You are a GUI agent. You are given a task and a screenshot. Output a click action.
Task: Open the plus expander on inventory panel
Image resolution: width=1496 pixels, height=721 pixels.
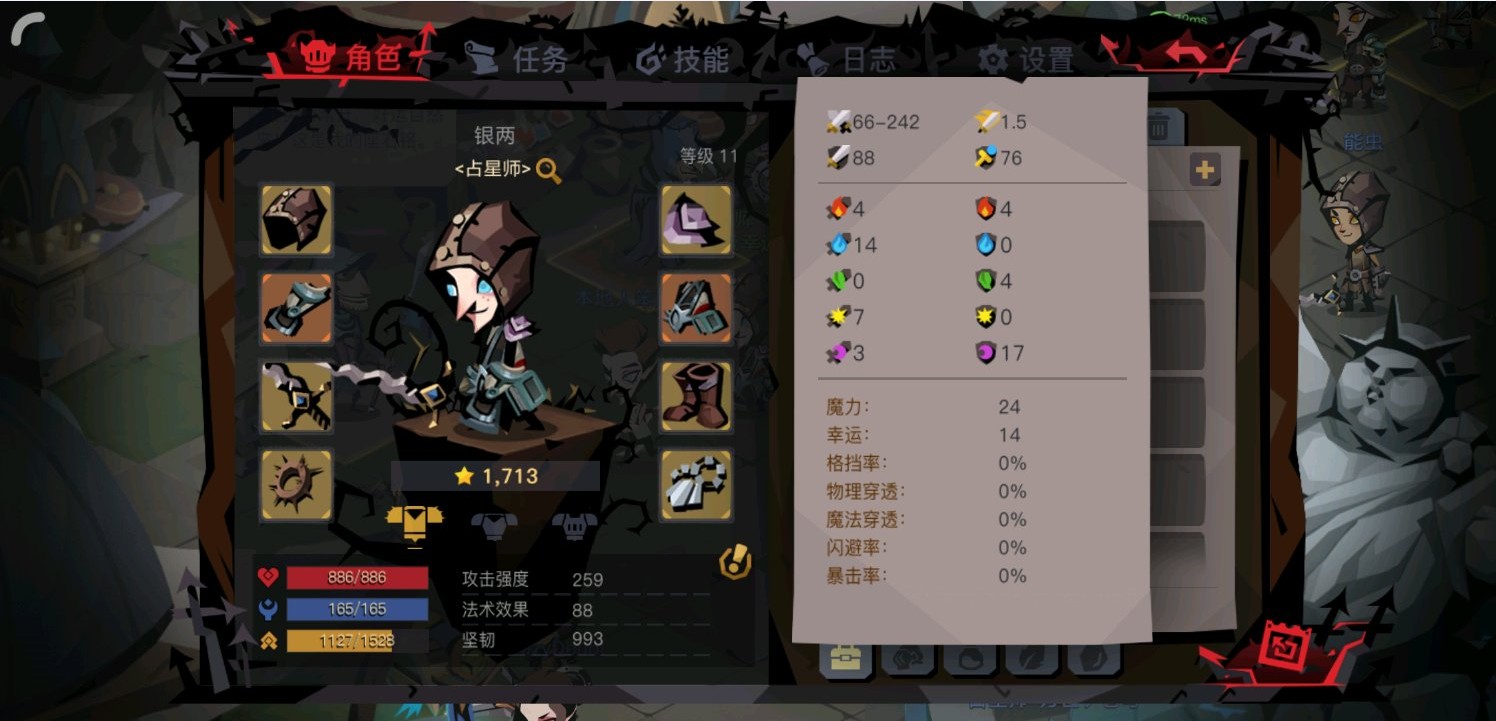pos(1206,170)
